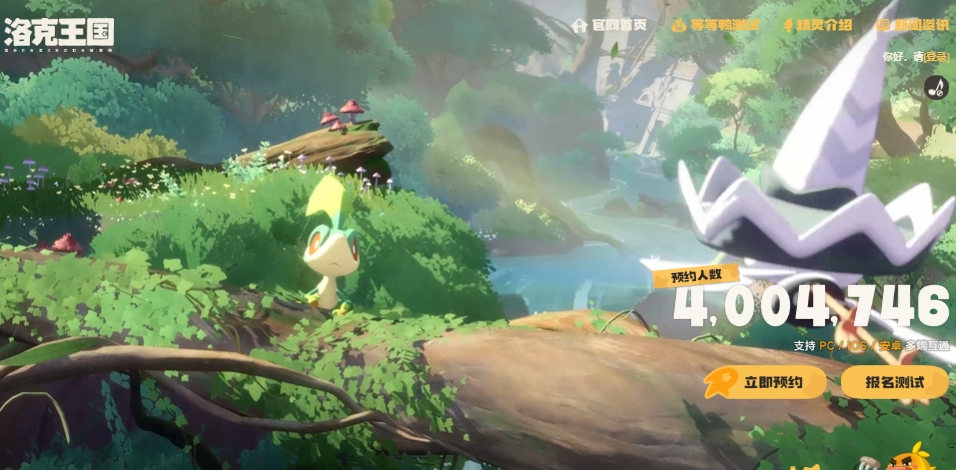
Task: Sign up via the 报名测试 button
Action: point(893,382)
